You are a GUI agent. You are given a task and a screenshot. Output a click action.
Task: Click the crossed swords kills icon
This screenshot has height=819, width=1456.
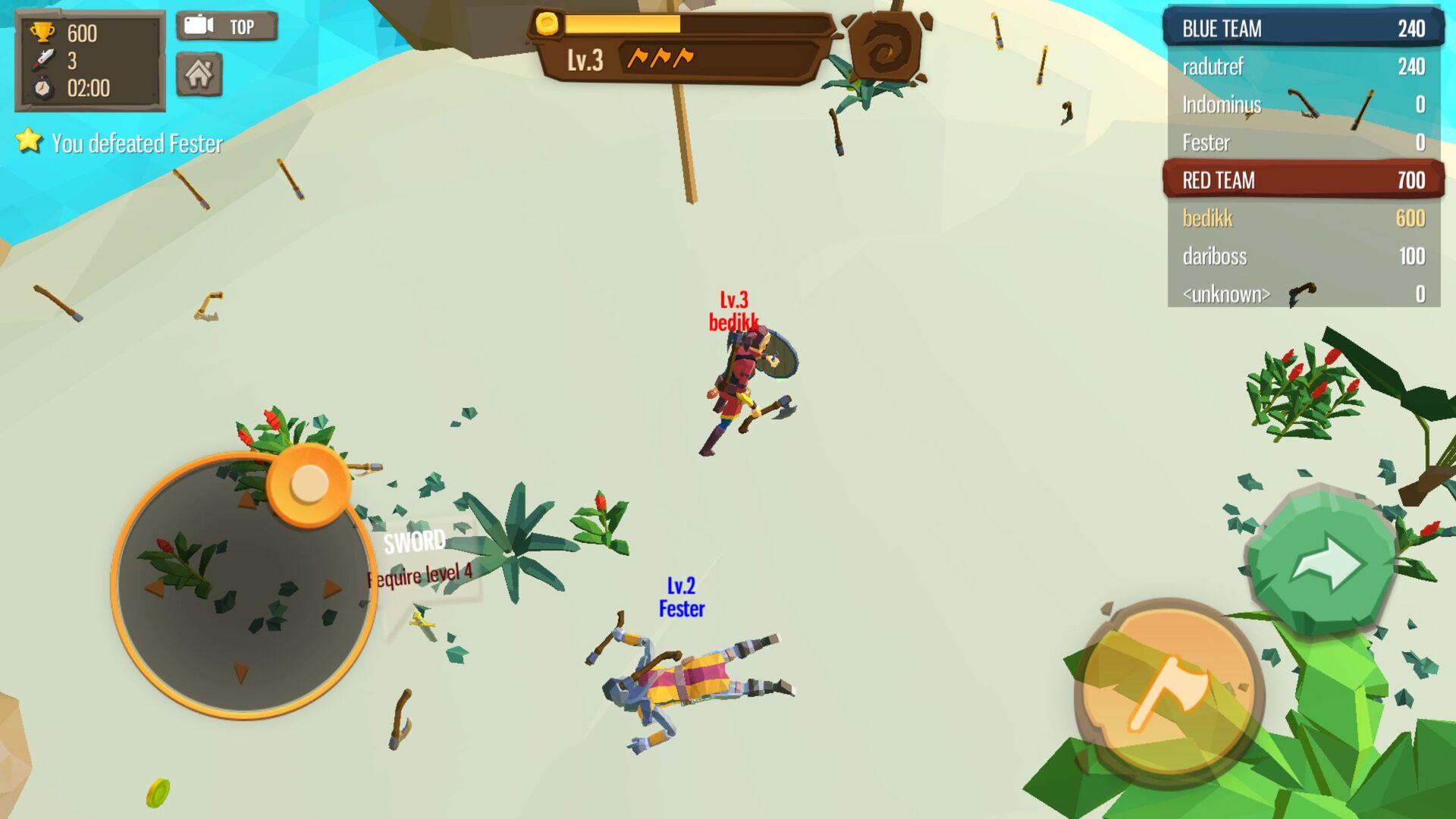coord(43,59)
